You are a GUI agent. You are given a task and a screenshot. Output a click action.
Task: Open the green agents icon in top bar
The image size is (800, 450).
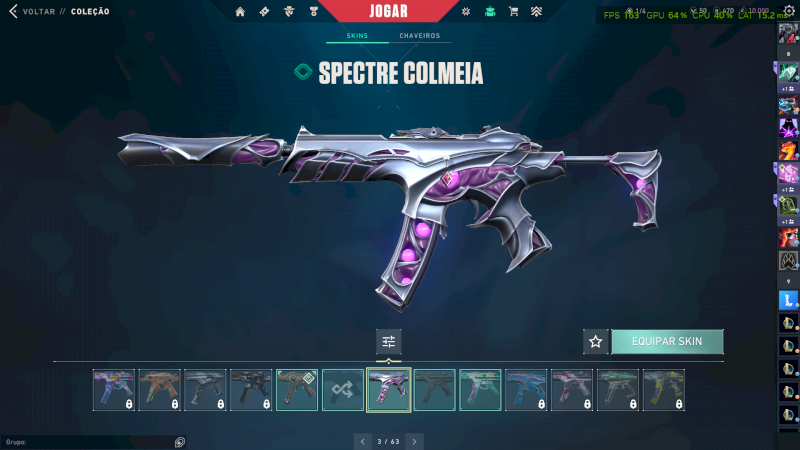click(490, 12)
